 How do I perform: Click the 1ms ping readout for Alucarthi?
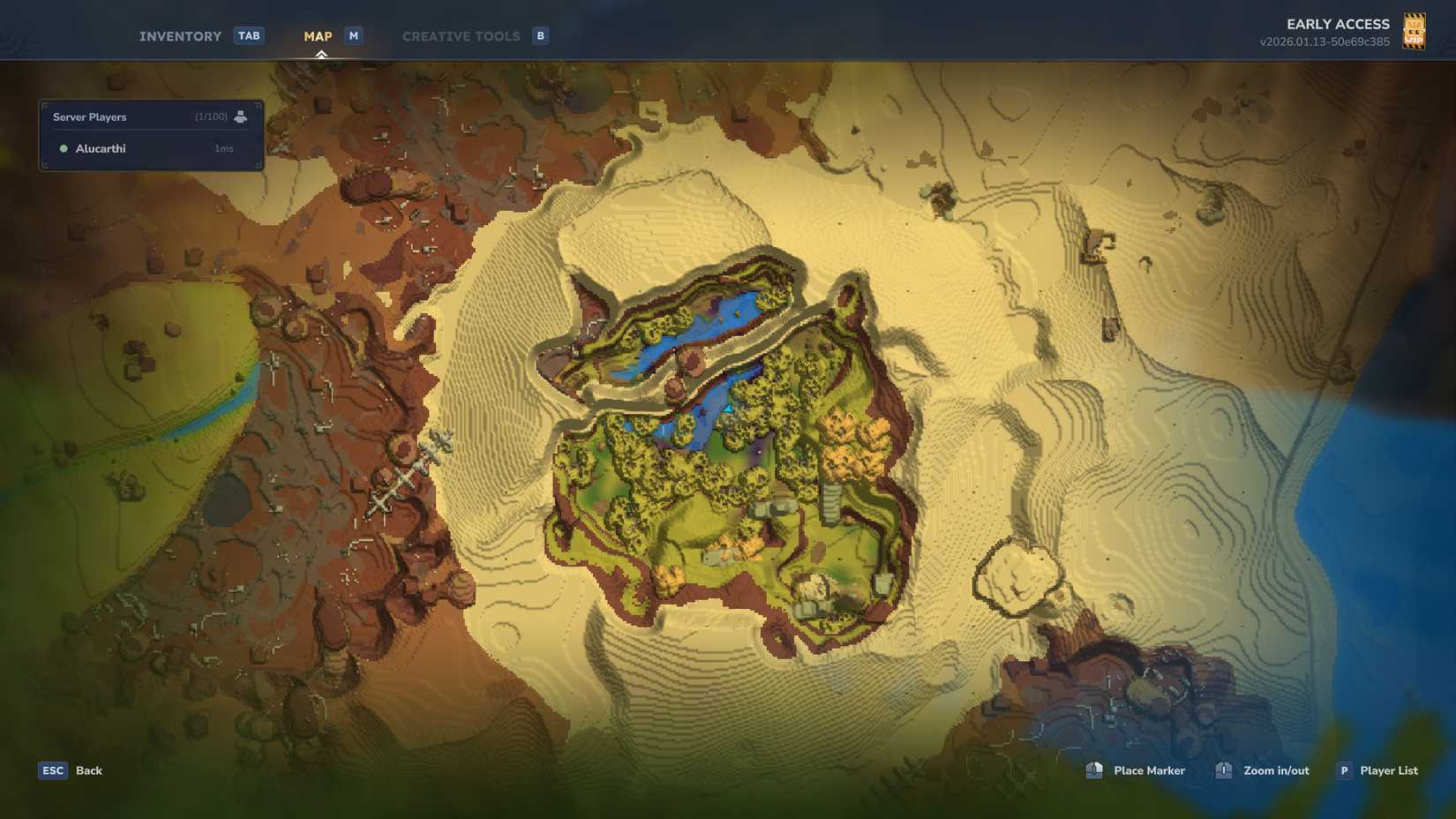(222, 148)
